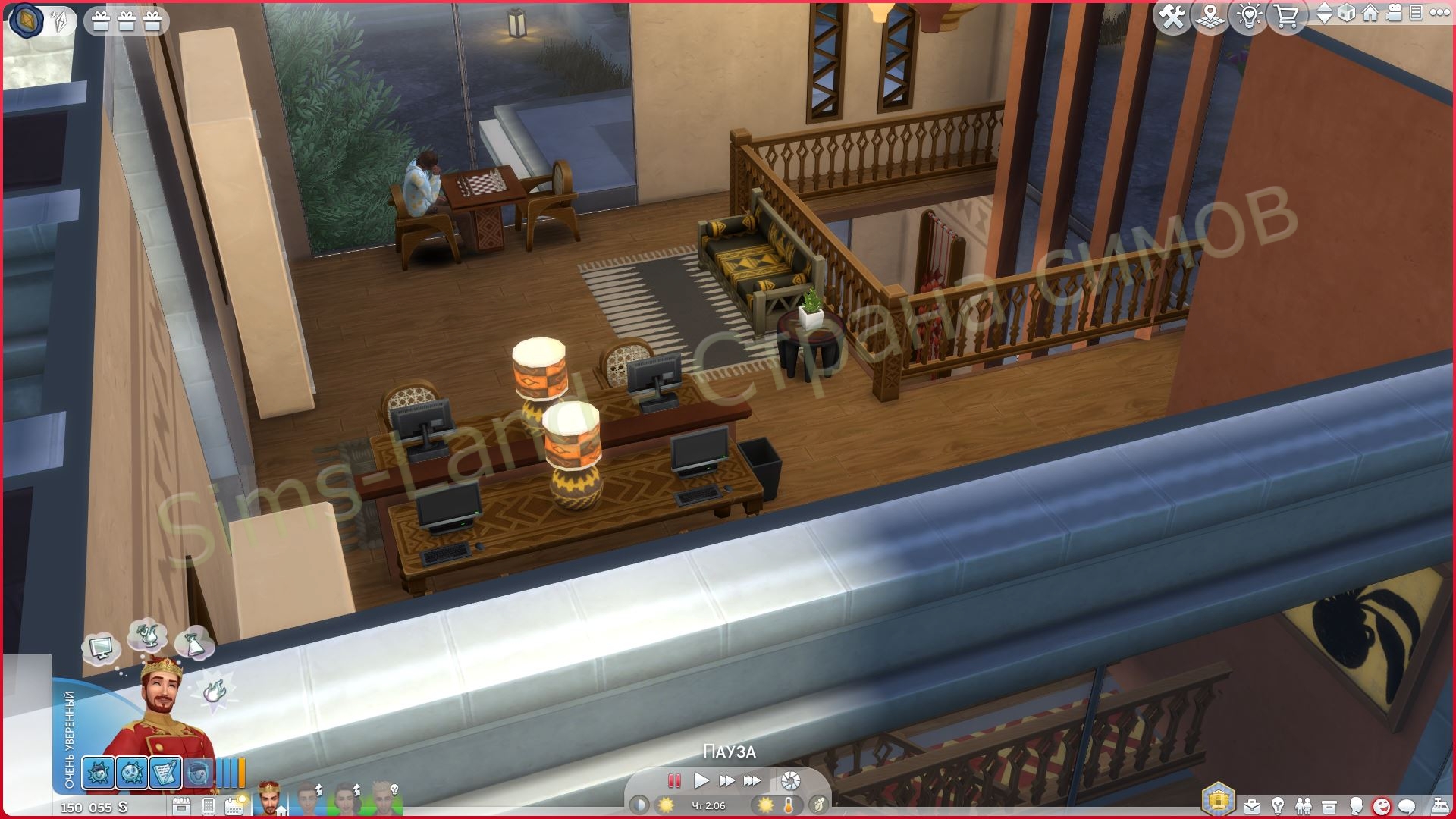Screen dimensions: 1456x819
Task: Start video capture with the camera icon
Action: point(1393,14)
